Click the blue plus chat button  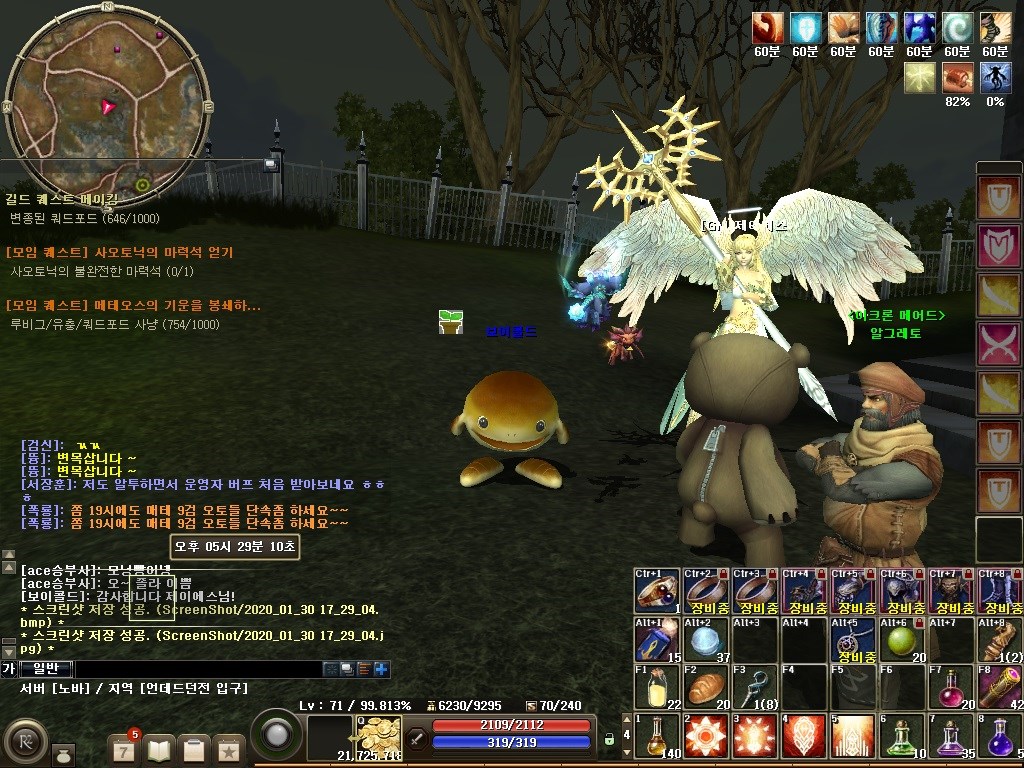pyautogui.click(x=381, y=669)
